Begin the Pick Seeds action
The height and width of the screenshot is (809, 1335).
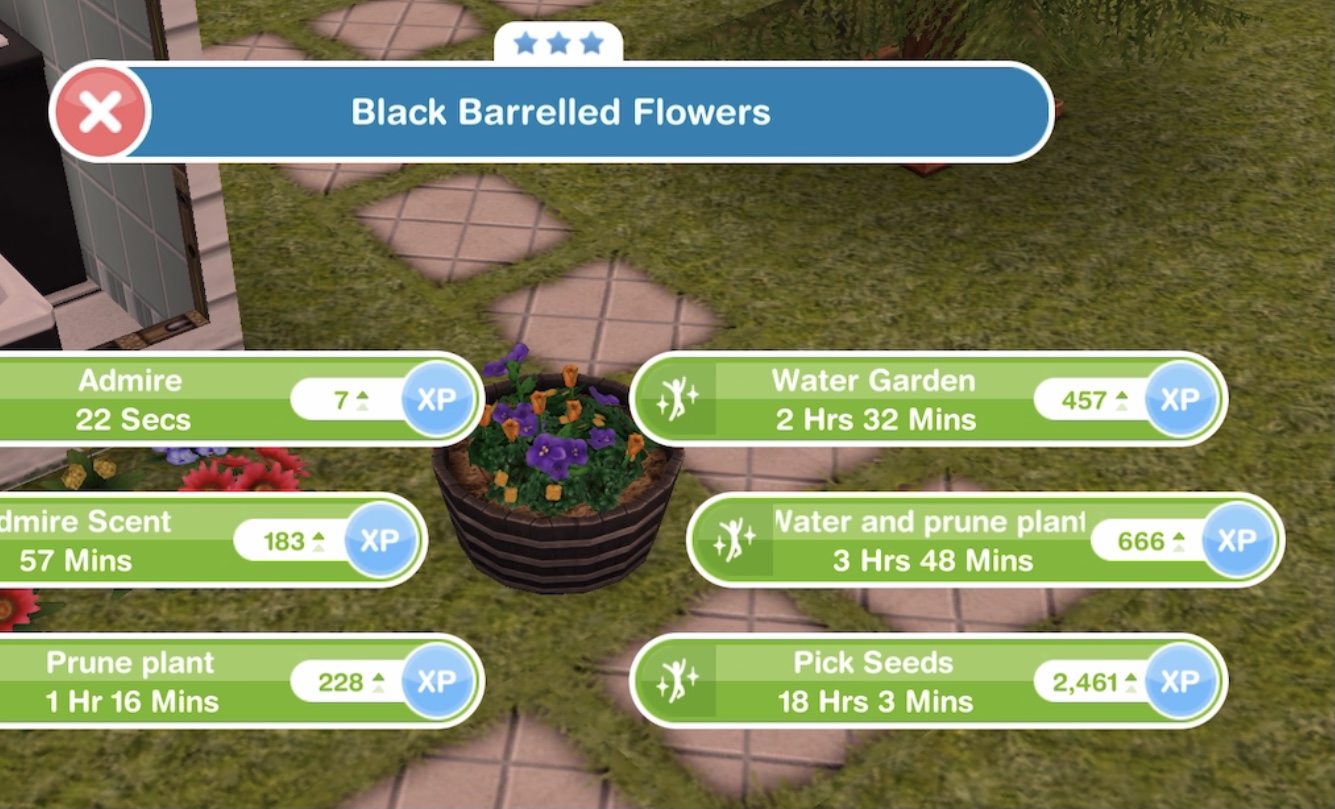pos(873,682)
